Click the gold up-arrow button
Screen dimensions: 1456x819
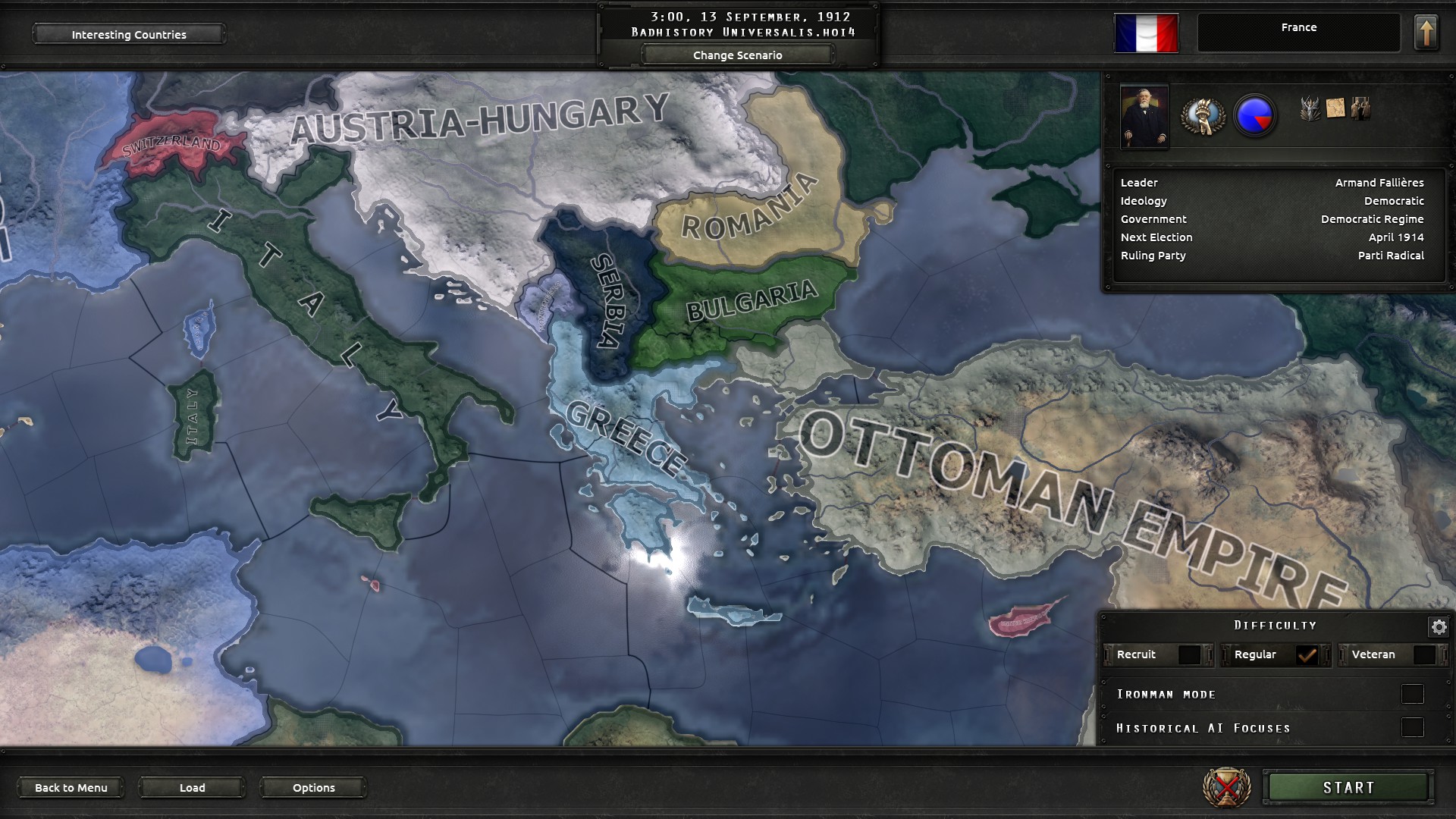[1426, 33]
